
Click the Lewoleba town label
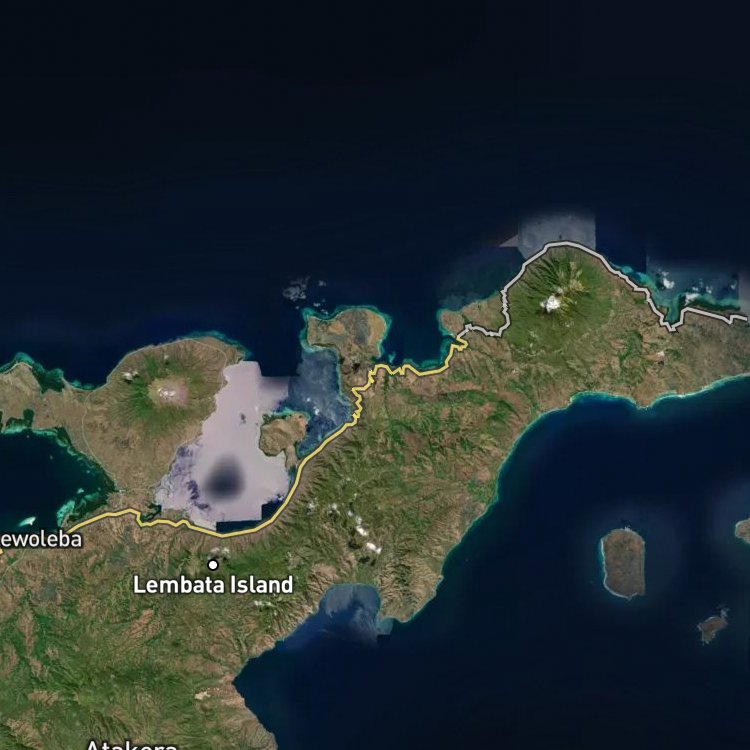point(39,540)
